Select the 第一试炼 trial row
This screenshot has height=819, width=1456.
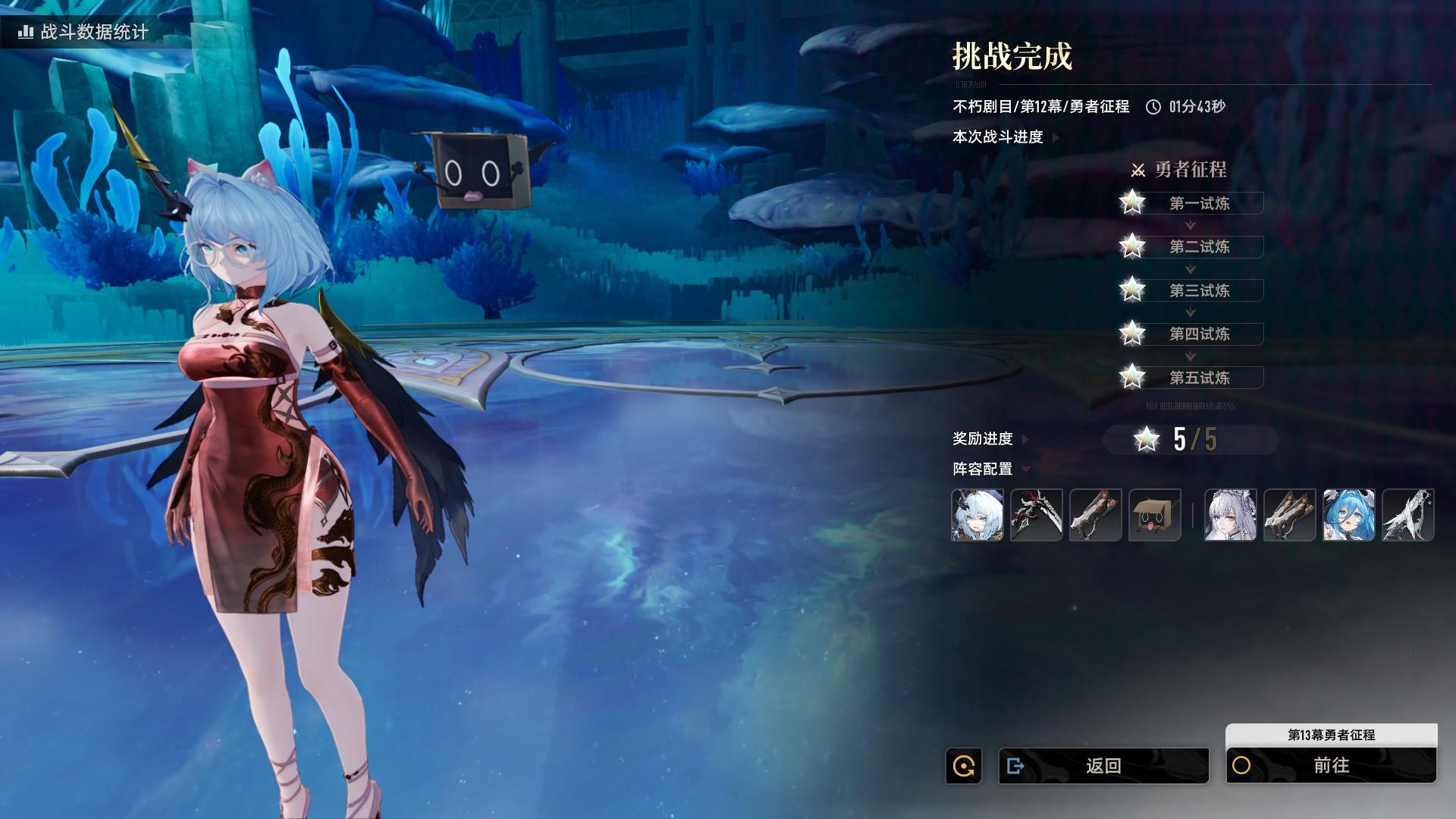(x=1199, y=203)
